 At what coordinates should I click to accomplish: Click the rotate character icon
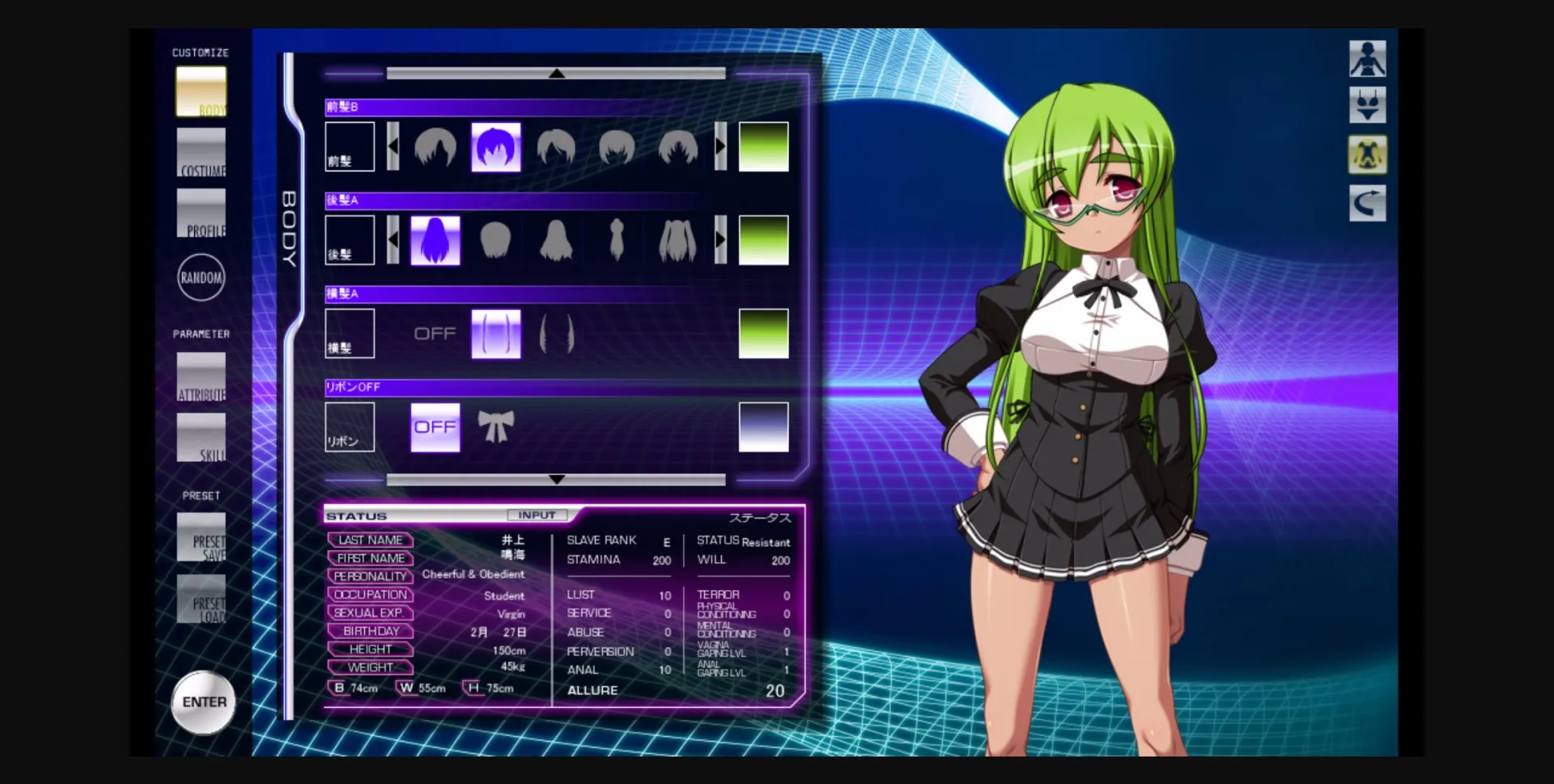(1366, 203)
